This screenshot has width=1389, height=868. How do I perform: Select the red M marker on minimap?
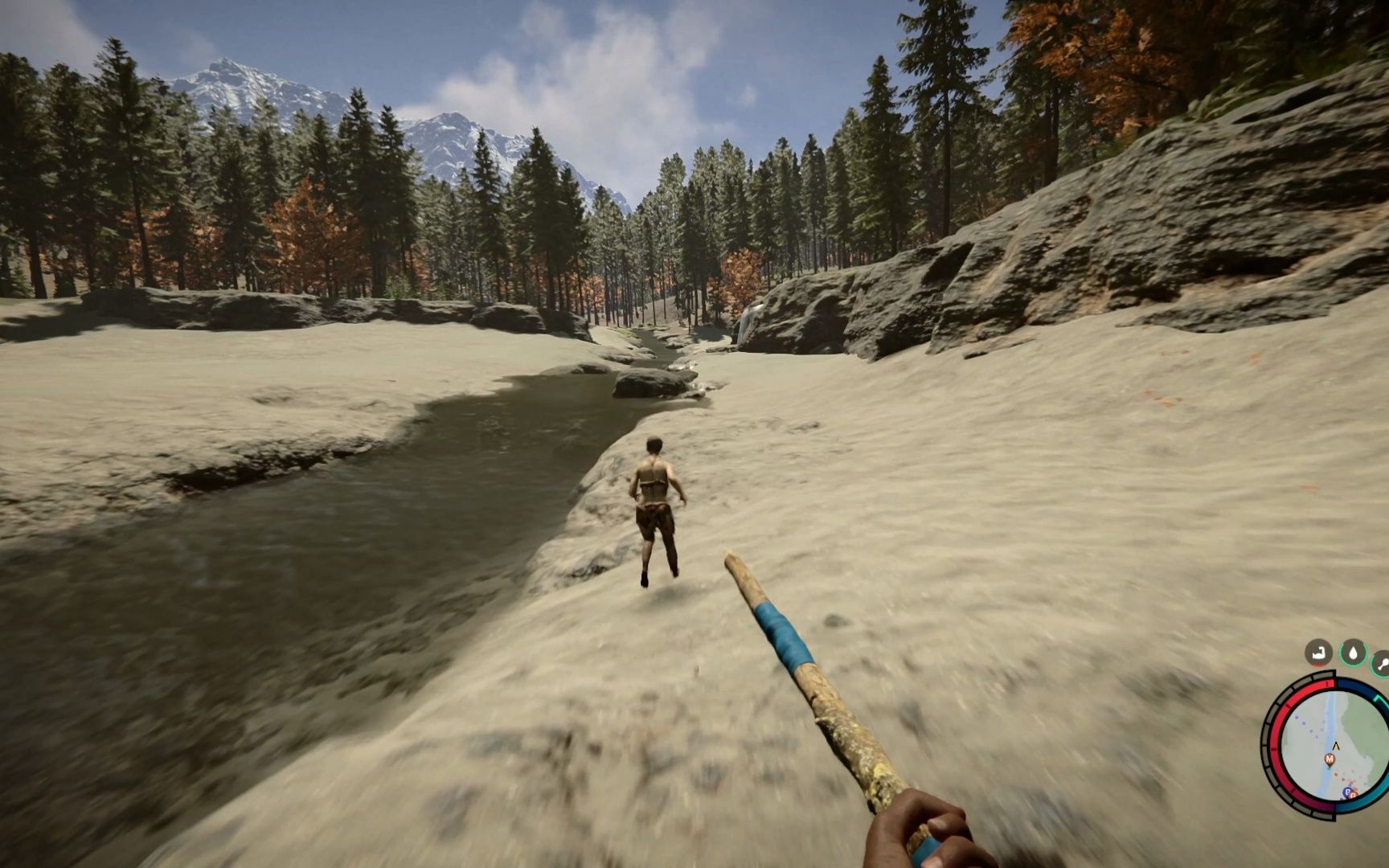[x=1330, y=759]
